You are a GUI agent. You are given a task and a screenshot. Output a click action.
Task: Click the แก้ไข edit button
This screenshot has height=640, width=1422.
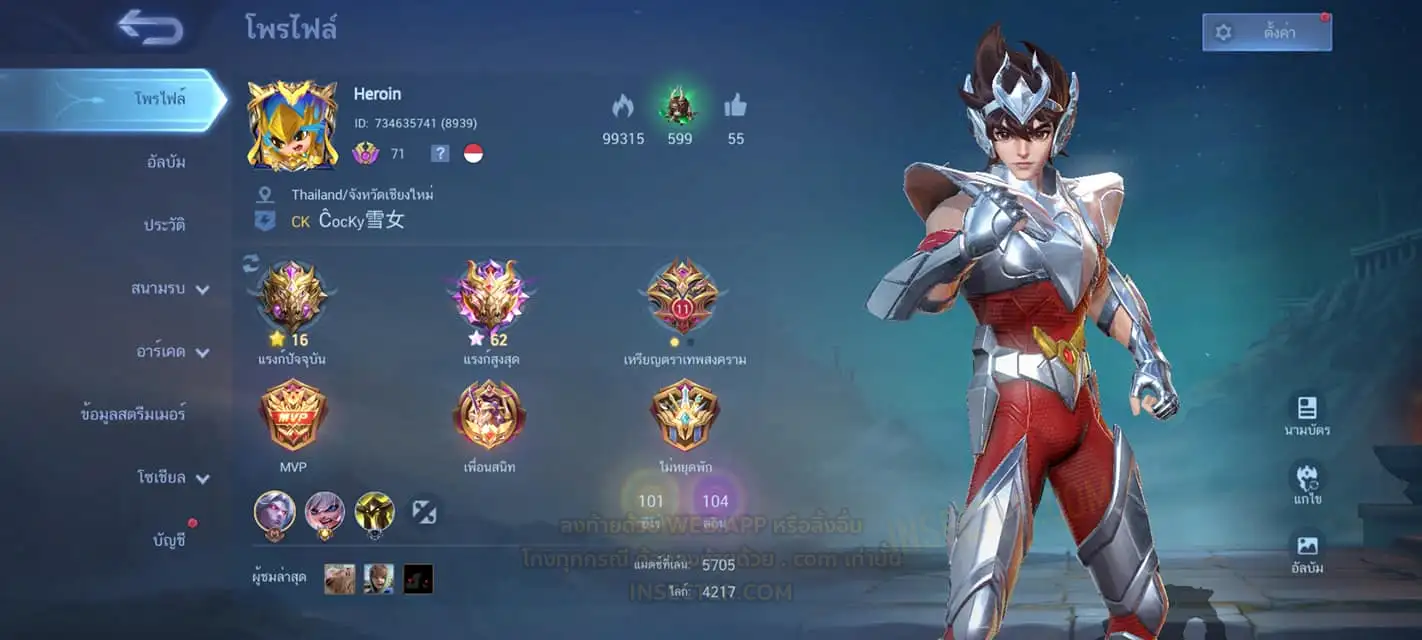tap(1307, 484)
